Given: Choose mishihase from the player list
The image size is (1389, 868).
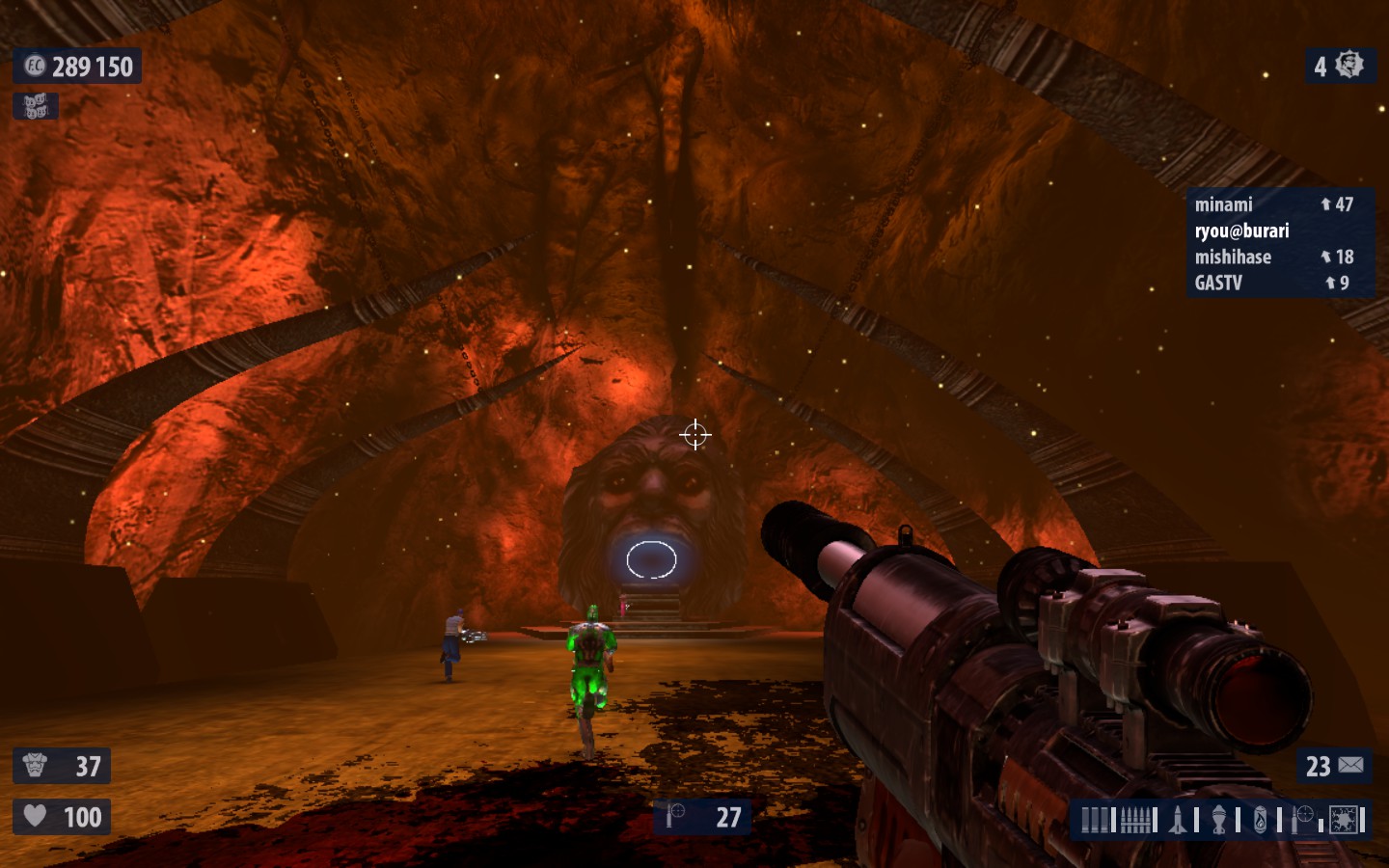Looking at the screenshot, I should click(x=1233, y=257).
